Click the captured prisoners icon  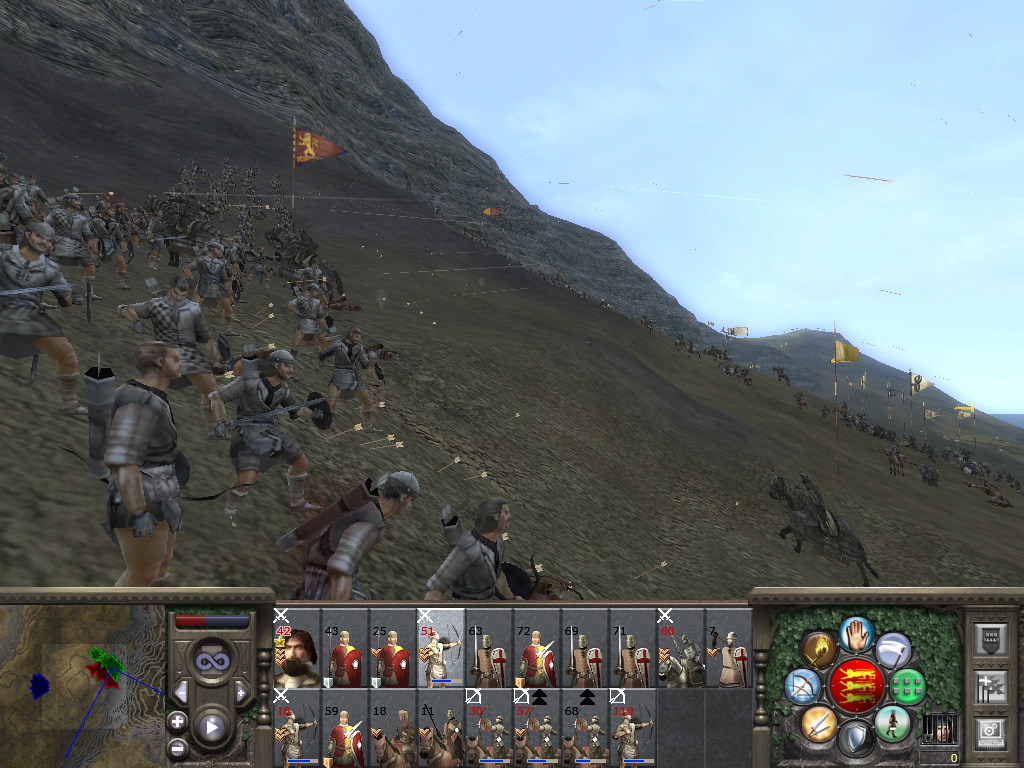pos(937,728)
